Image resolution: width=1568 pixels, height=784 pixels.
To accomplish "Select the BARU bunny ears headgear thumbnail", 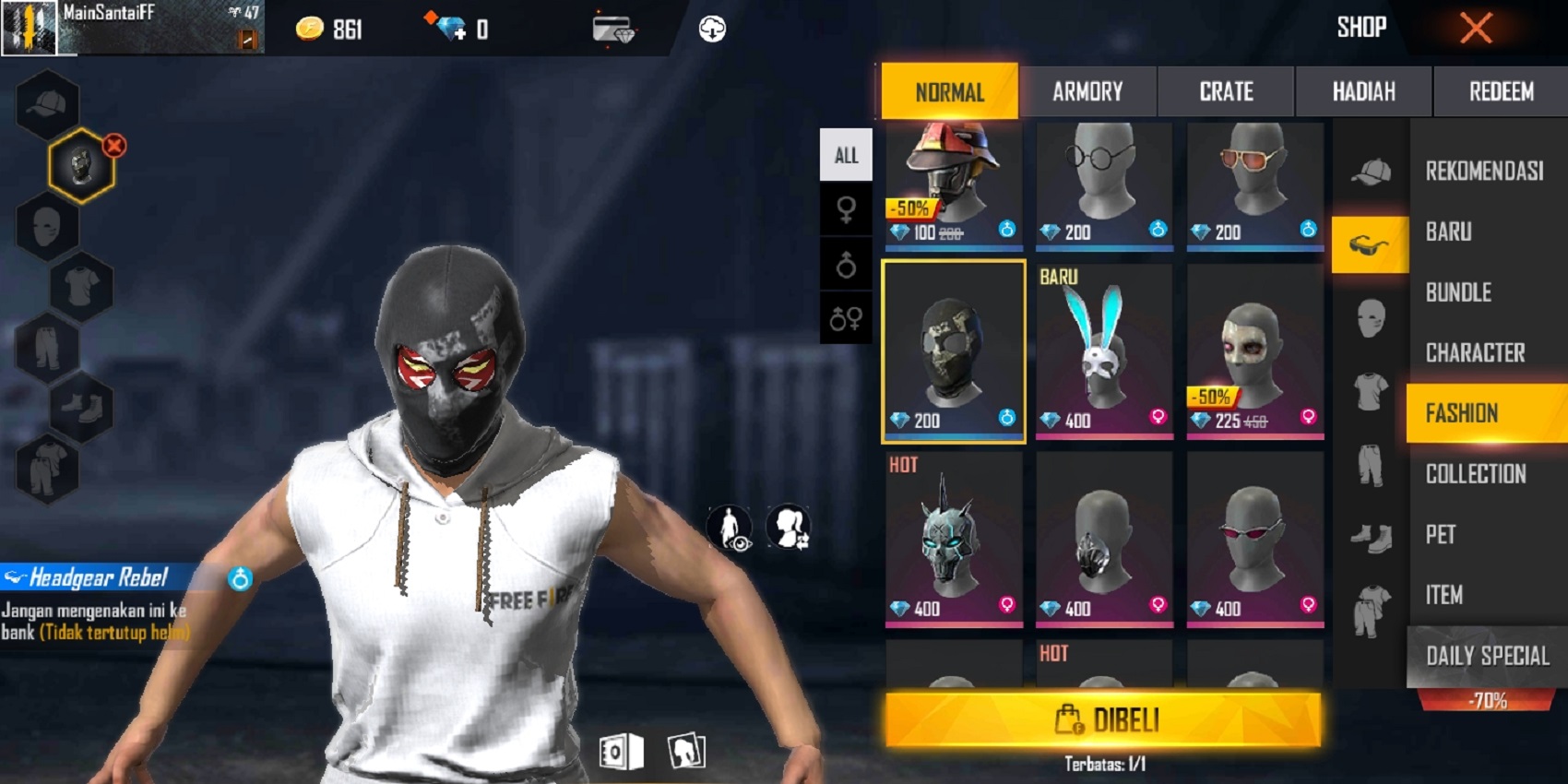I will pos(1103,350).
